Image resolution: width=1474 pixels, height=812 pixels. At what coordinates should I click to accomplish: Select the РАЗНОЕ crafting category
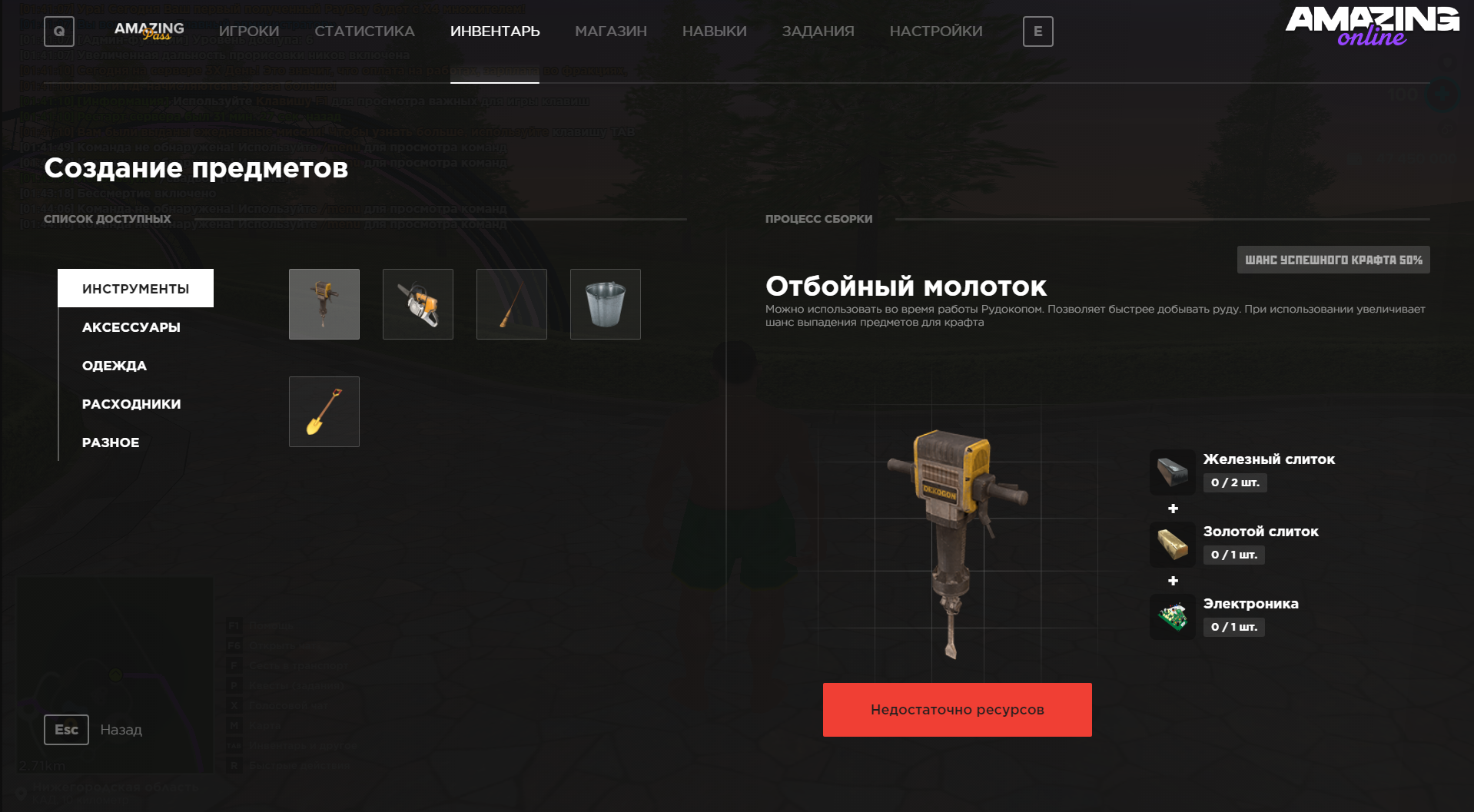tap(111, 442)
